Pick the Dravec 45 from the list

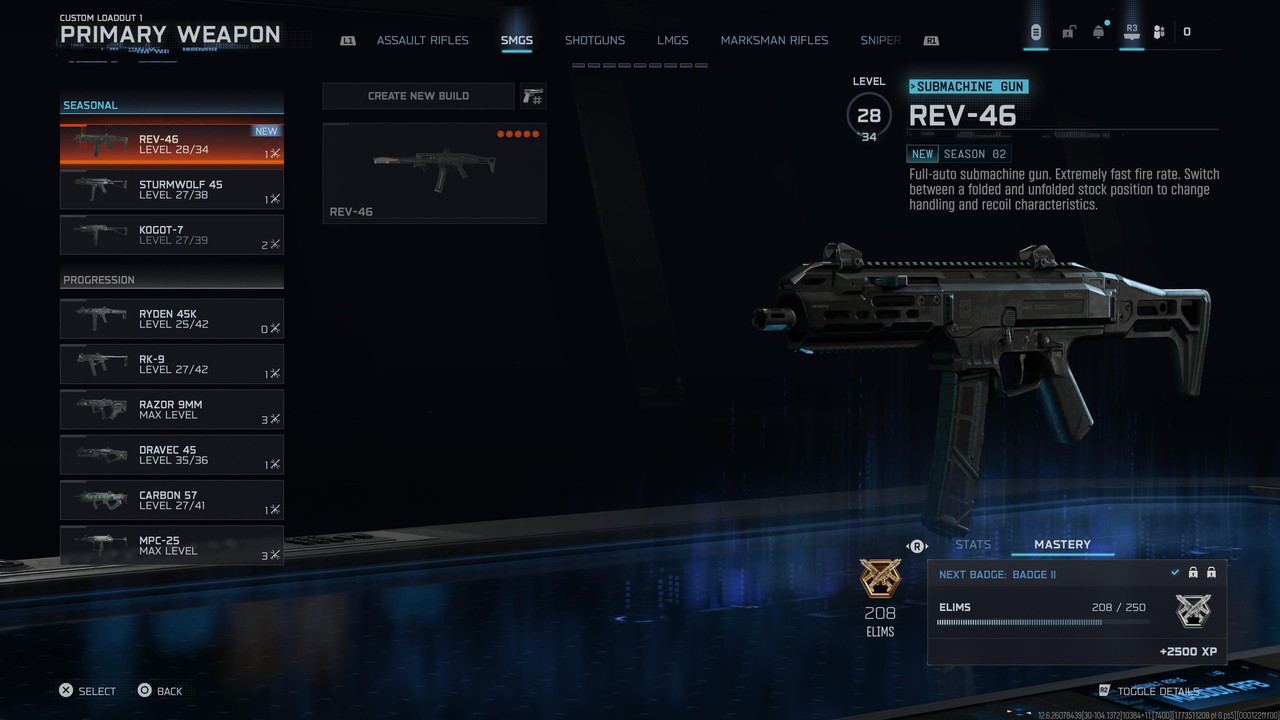(x=172, y=455)
